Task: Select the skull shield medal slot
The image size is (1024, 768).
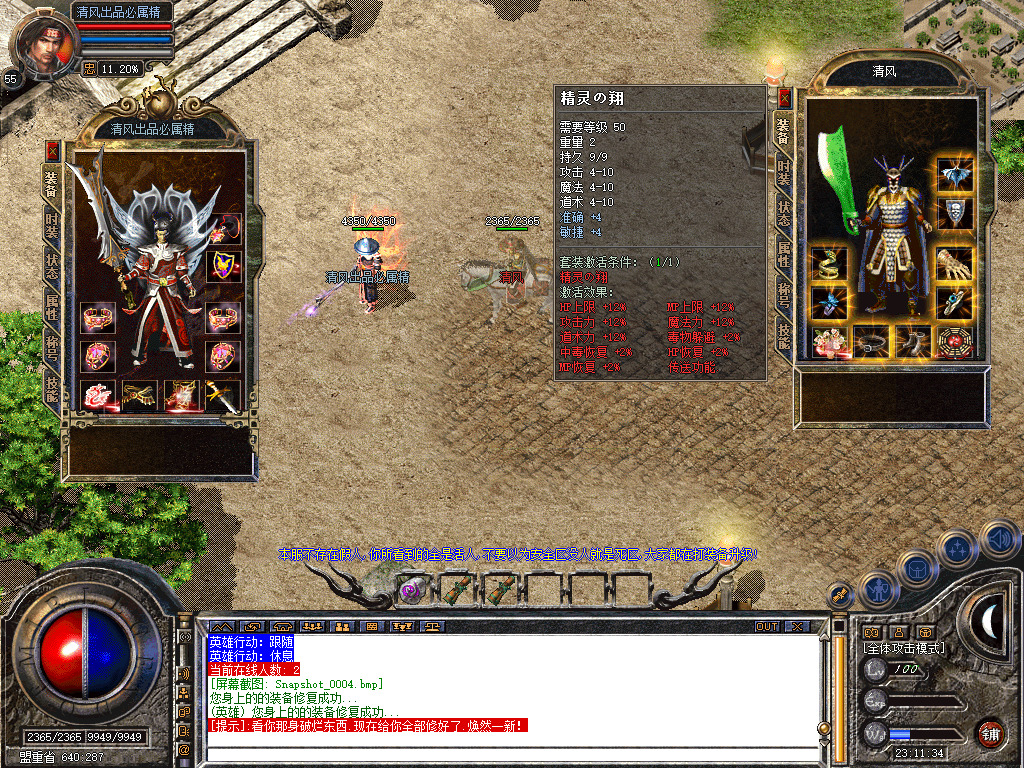Action: [x=955, y=213]
